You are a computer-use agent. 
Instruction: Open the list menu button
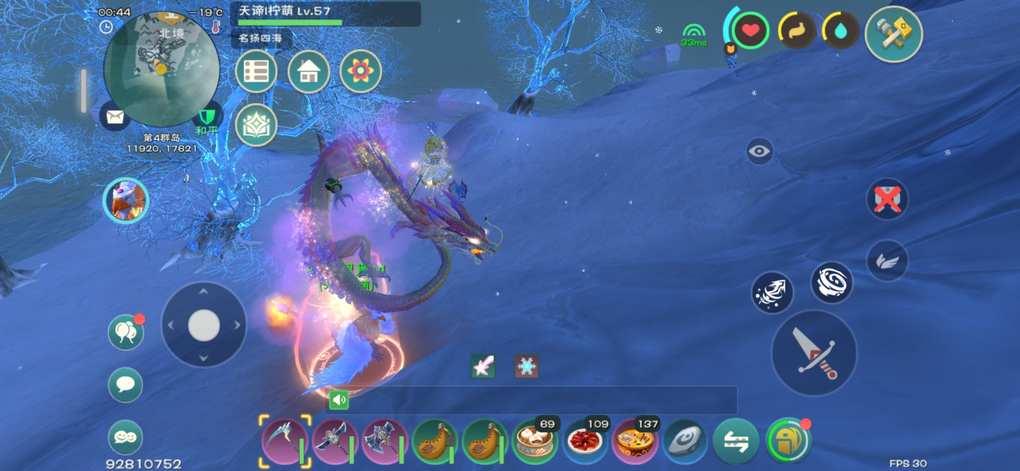(258, 72)
